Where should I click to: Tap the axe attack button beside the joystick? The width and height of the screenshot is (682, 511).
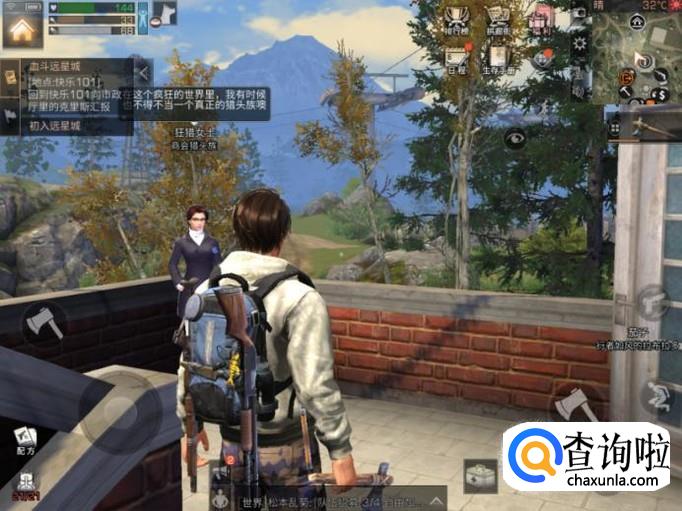44,322
